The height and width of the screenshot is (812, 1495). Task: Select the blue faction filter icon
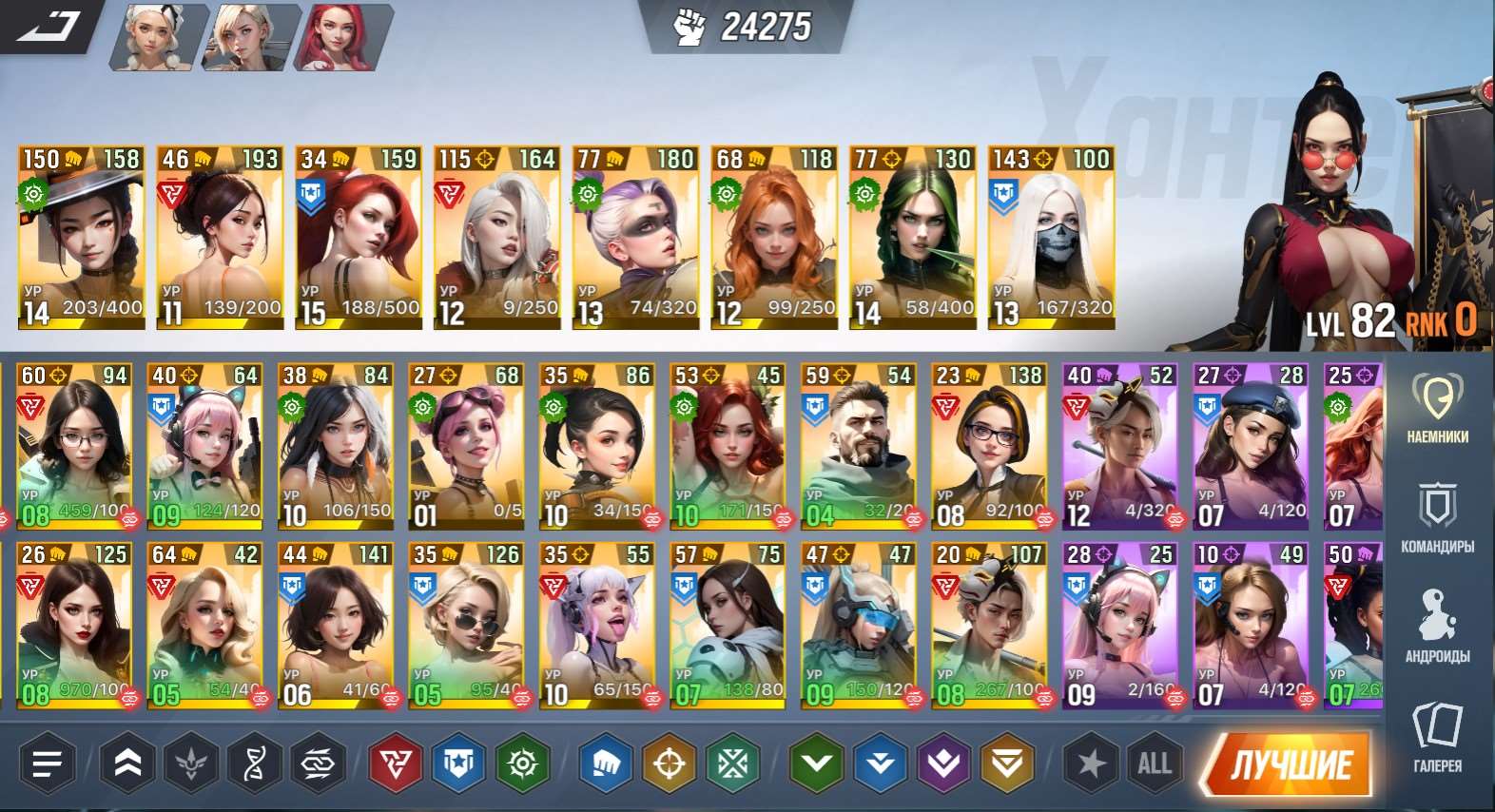[456, 763]
